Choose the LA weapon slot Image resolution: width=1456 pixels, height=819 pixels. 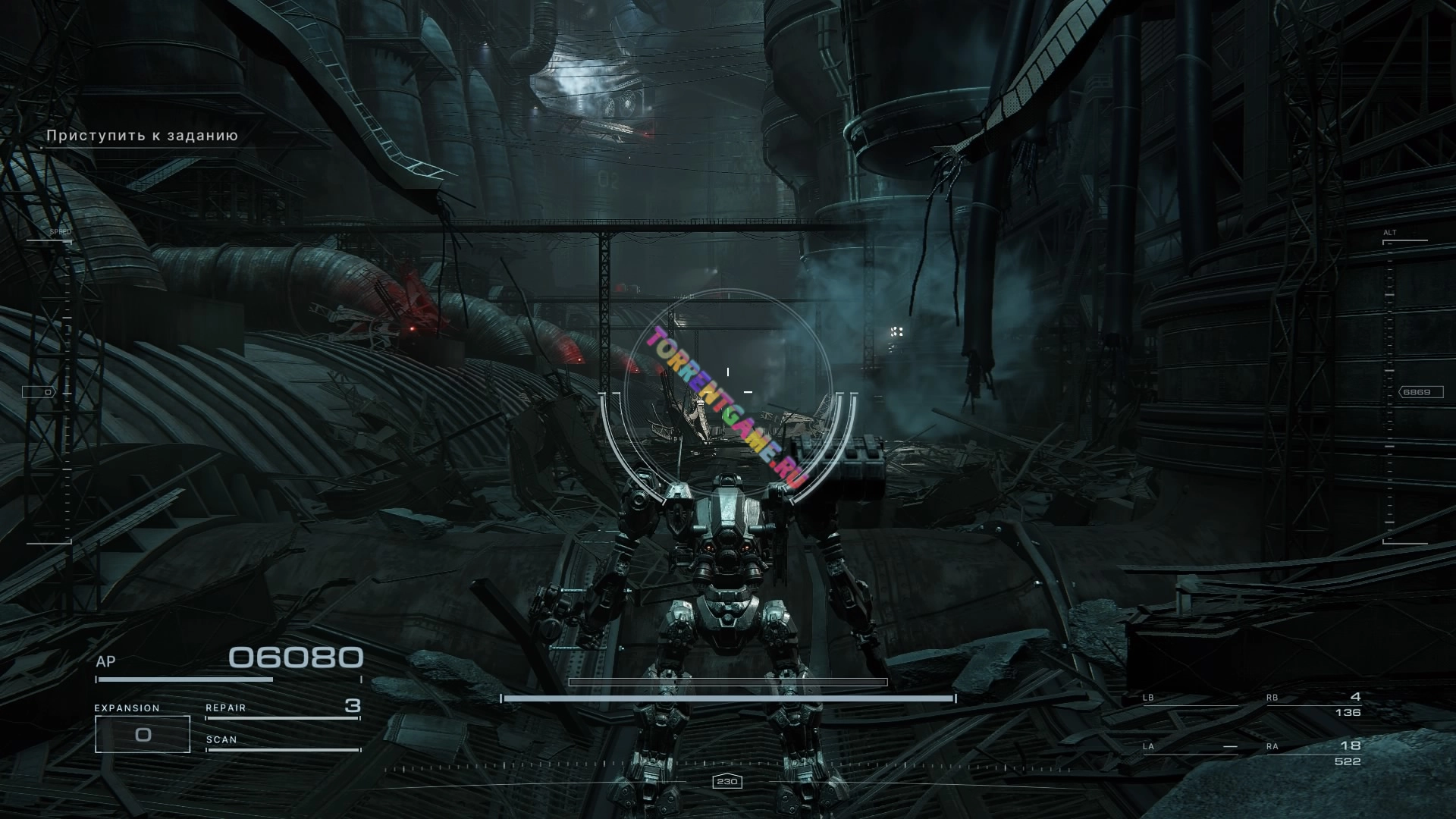[x=1189, y=748]
